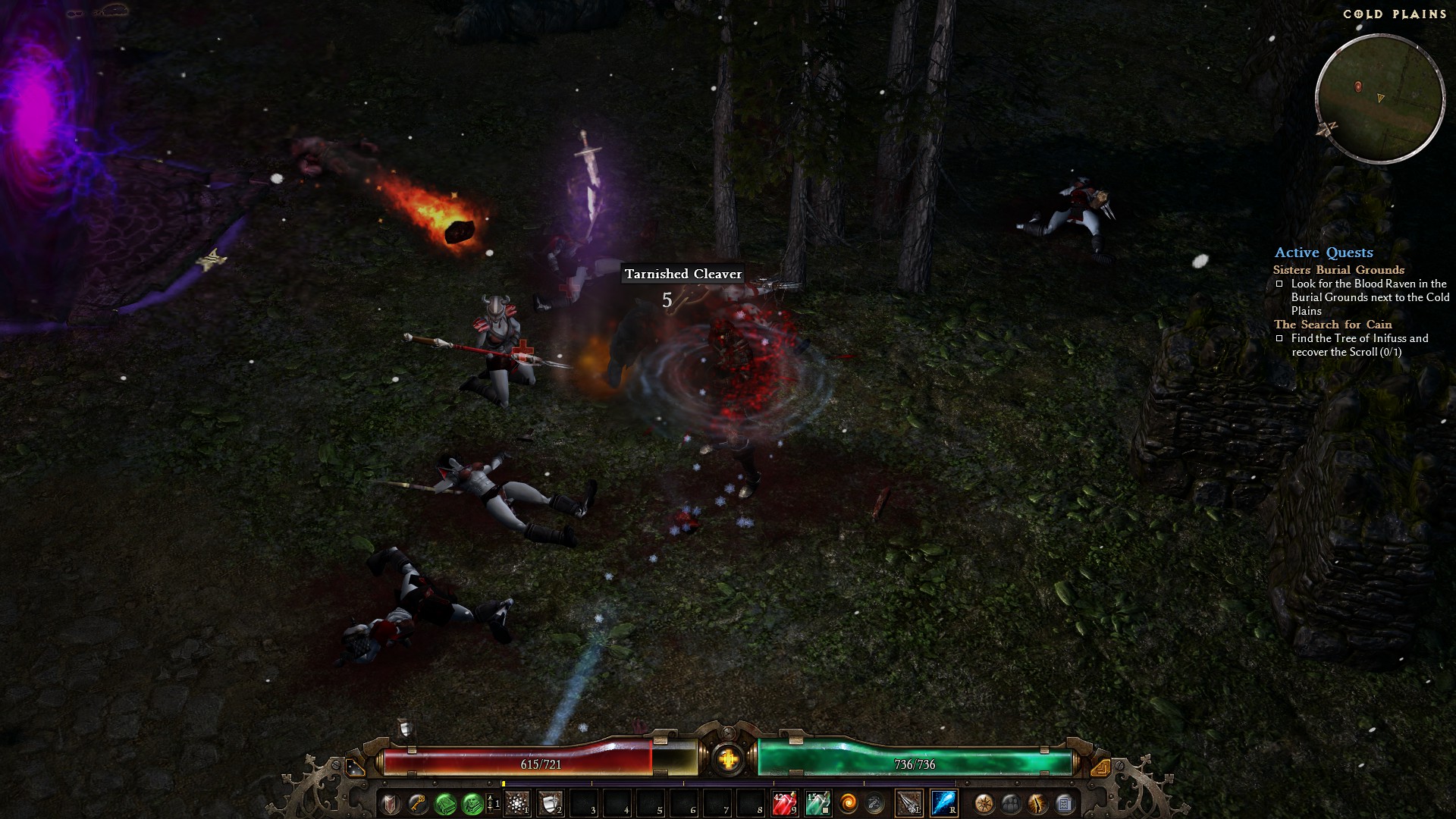The height and width of the screenshot is (819, 1456).
Task: Use the green energy potion
Action: tap(817, 803)
